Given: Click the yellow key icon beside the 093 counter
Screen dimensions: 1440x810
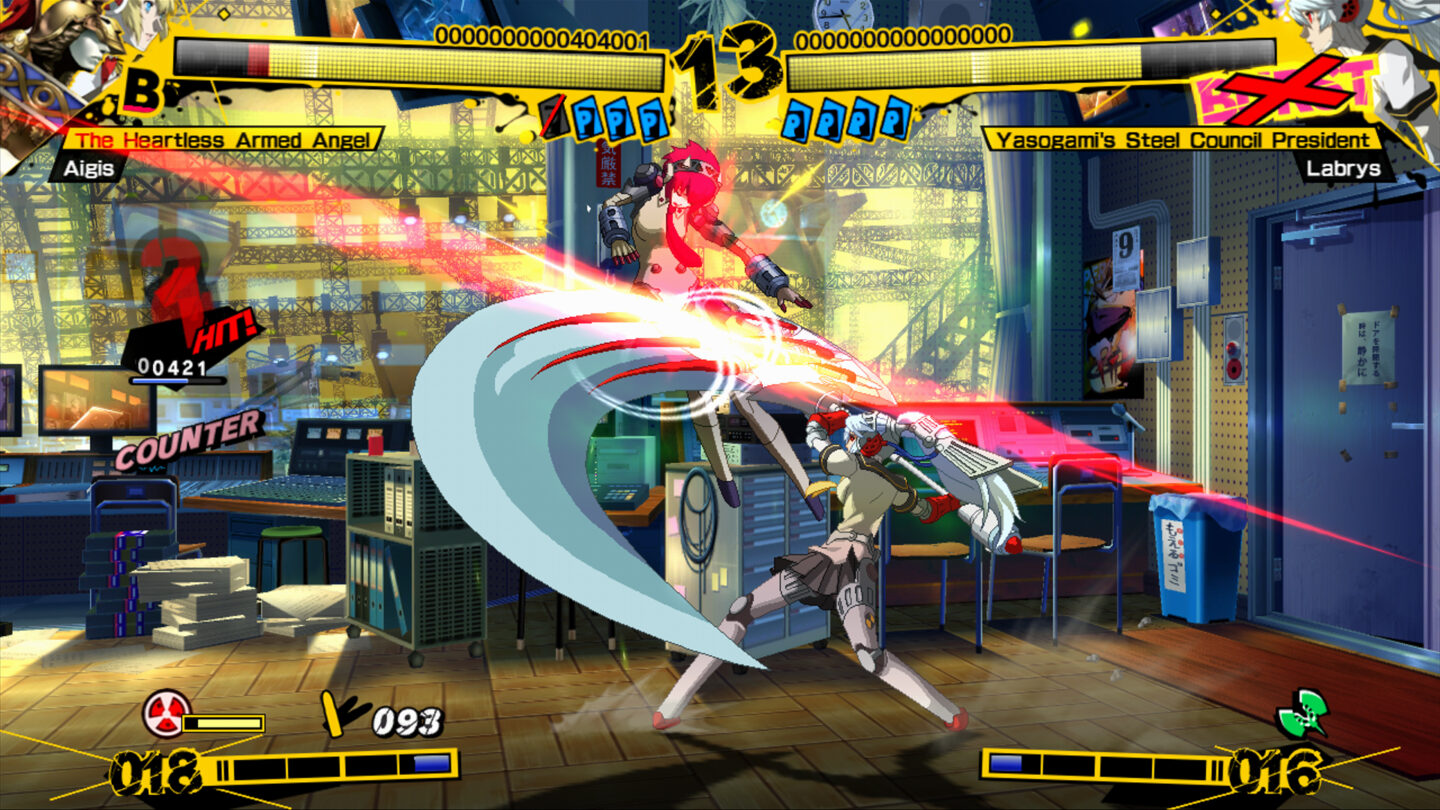Looking at the screenshot, I should tap(330, 712).
